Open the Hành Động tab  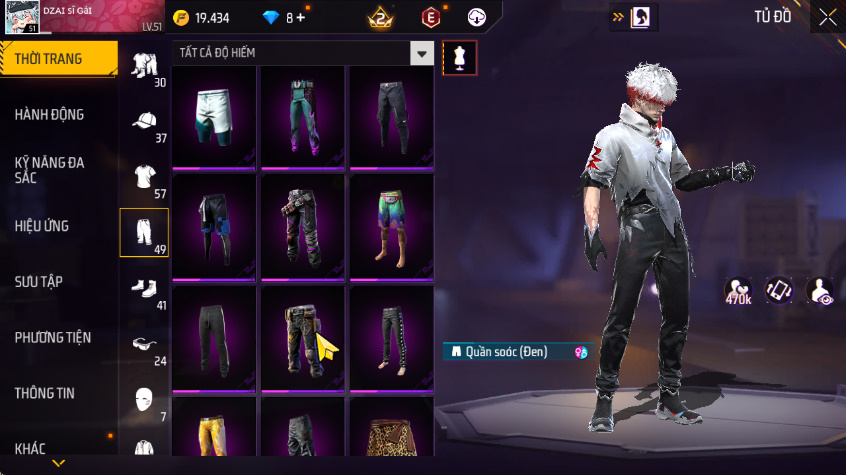coord(50,115)
